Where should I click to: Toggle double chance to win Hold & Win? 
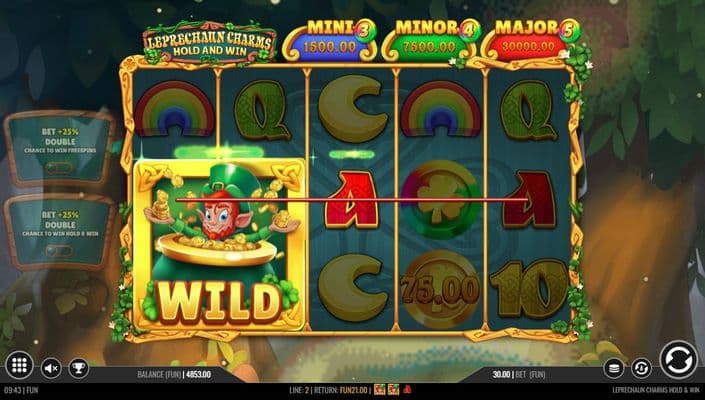click(60, 231)
